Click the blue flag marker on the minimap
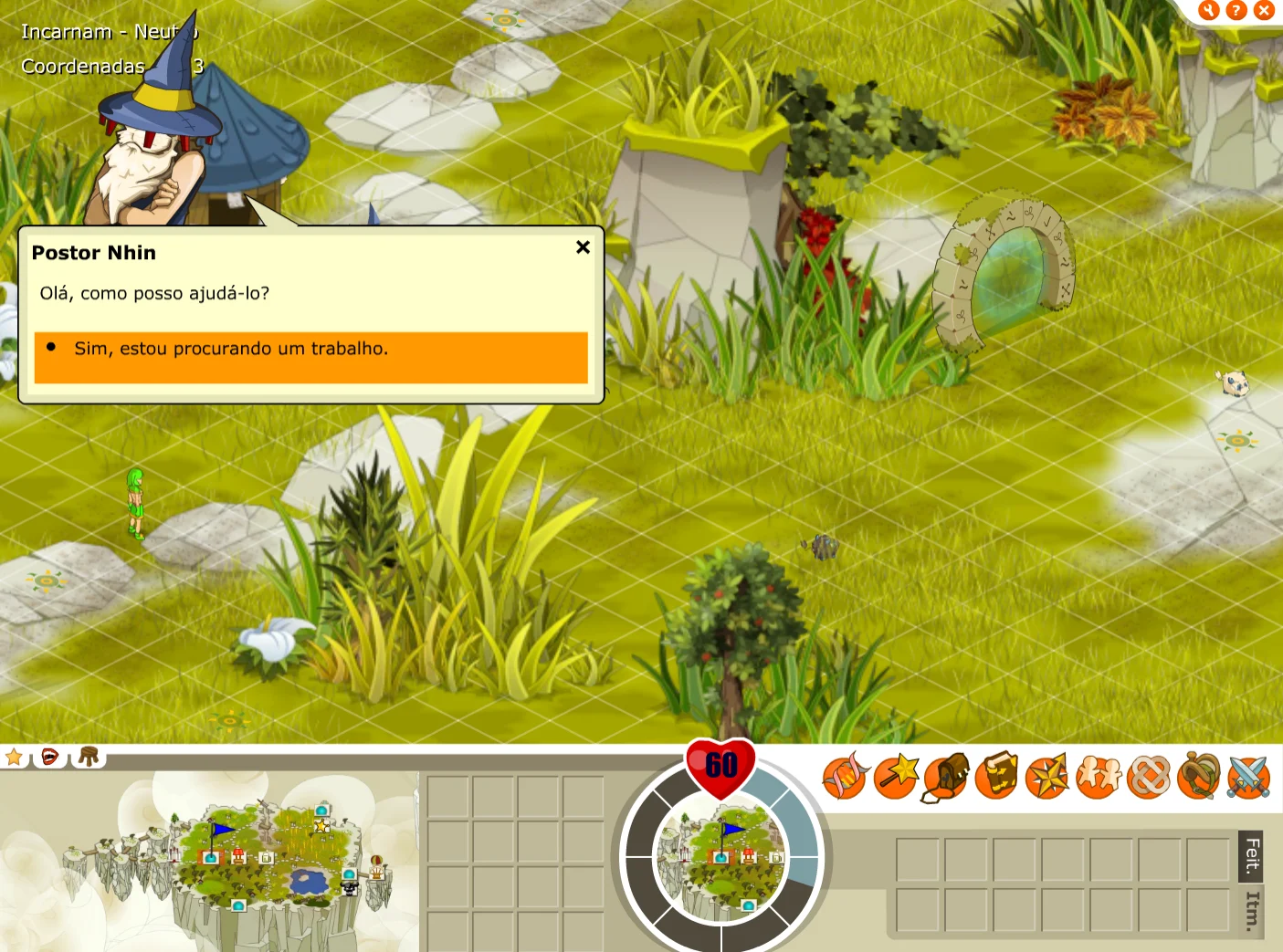 (220, 832)
